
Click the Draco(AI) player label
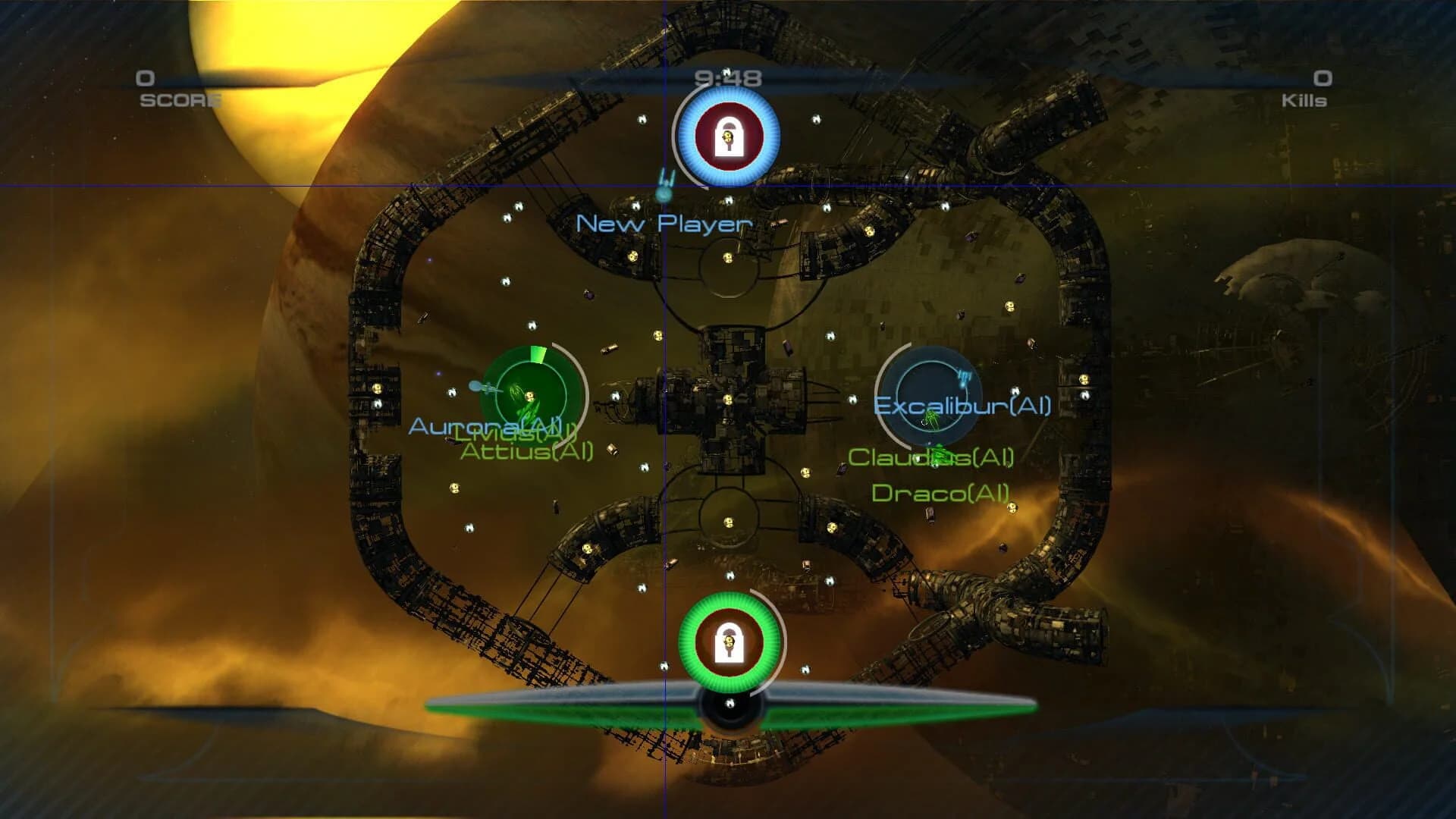[940, 493]
